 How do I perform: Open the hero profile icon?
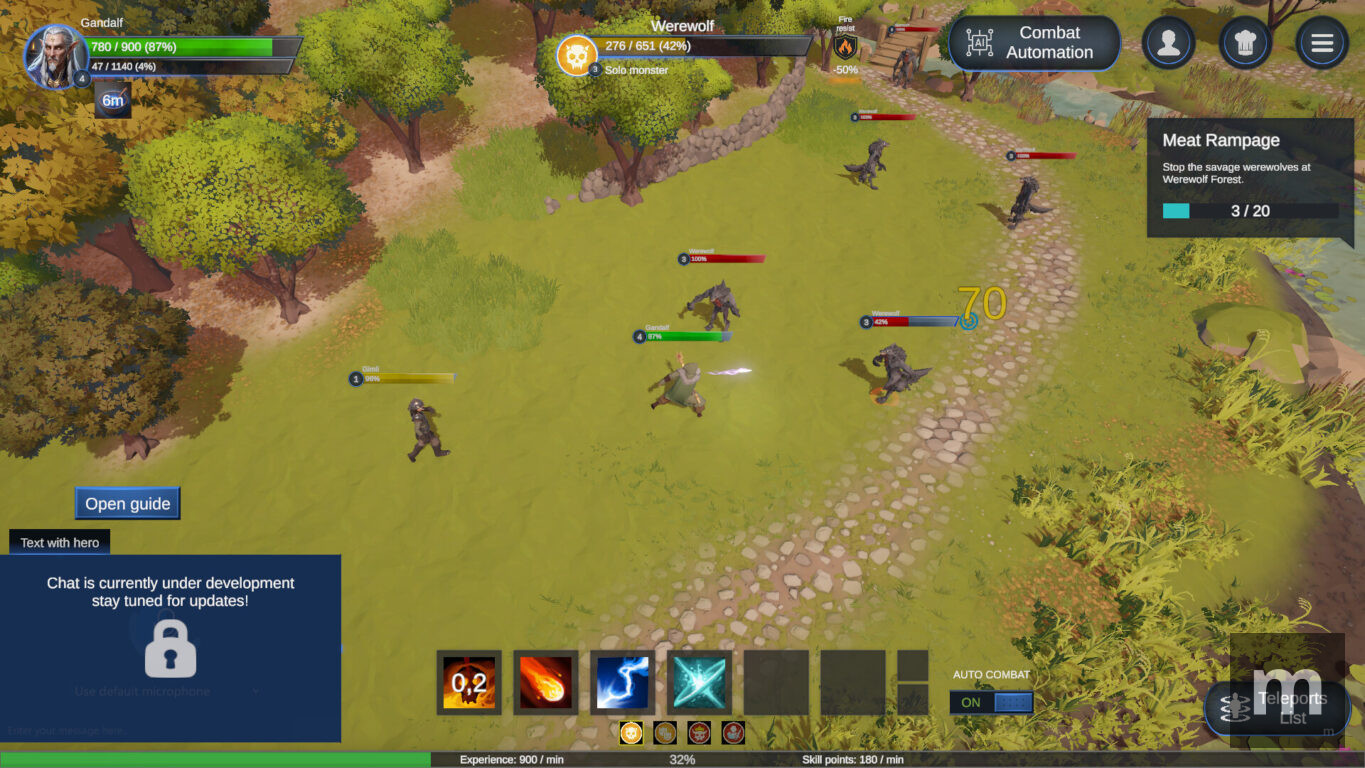pos(1168,43)
